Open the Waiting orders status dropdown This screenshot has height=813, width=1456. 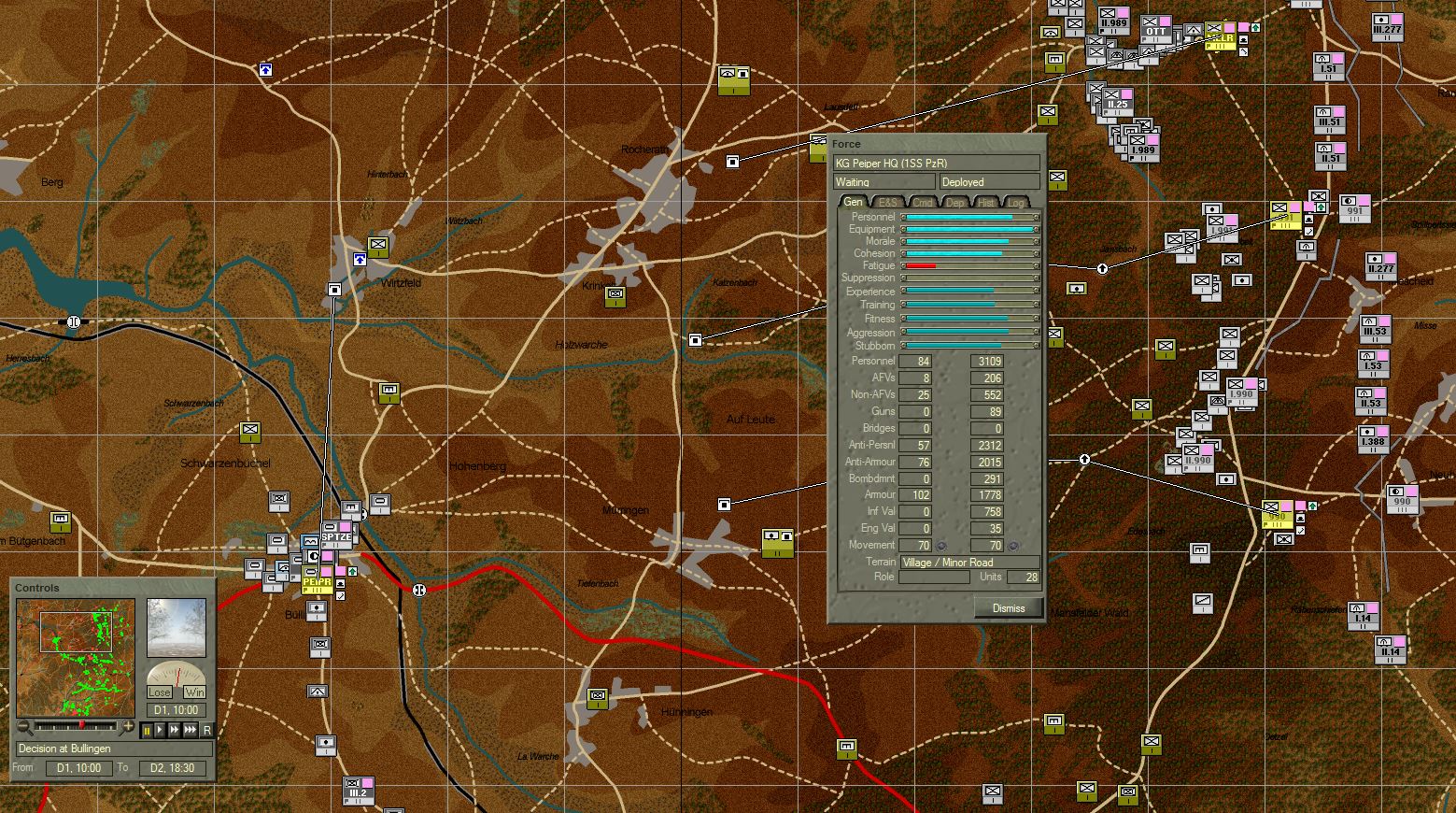pos(883,181)
